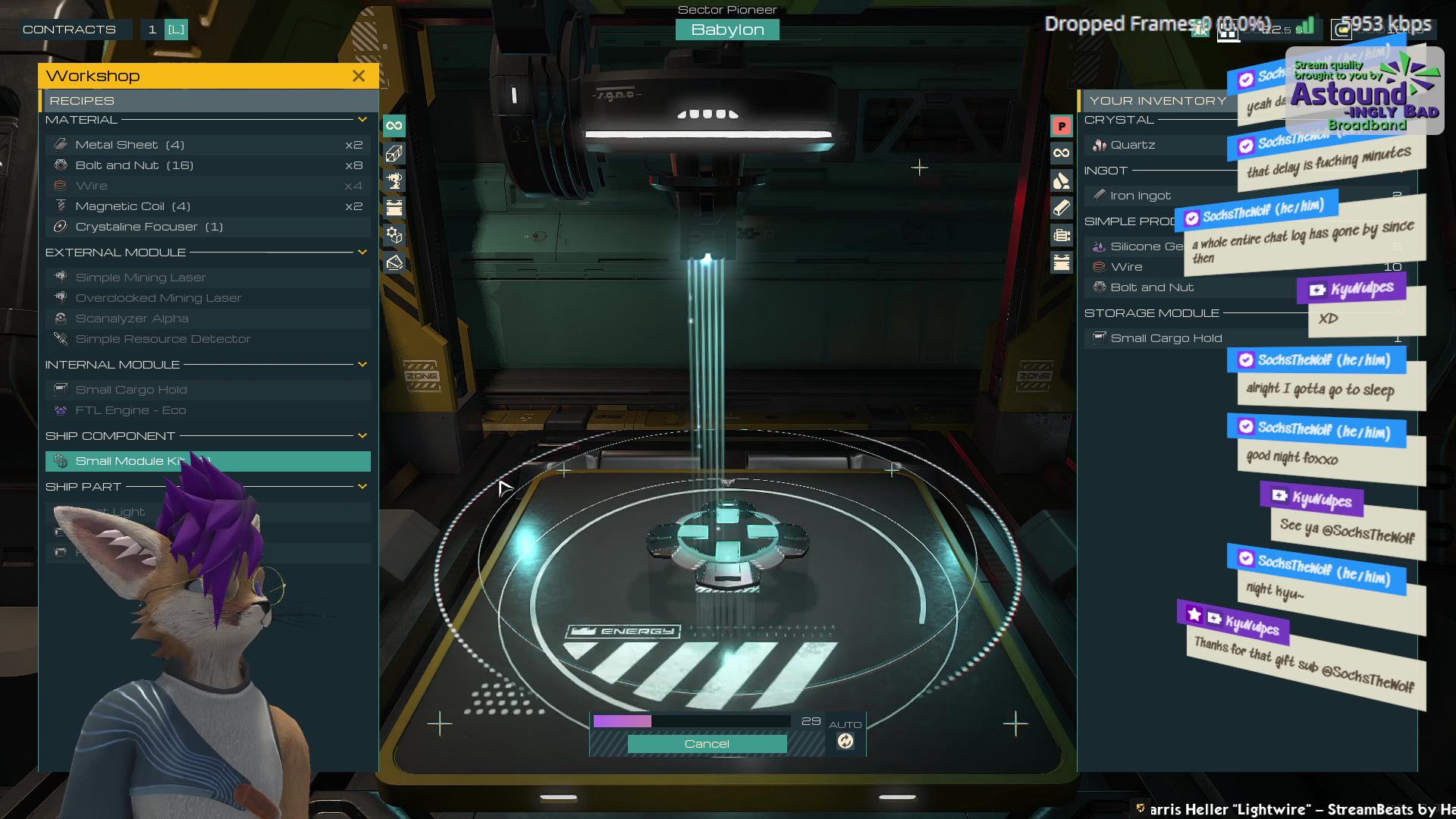This screenshot has height=819, width=1456.
Task: Select Iron Ingot in your inventory
Action: pyautogui.click(x=1140, y=196)
